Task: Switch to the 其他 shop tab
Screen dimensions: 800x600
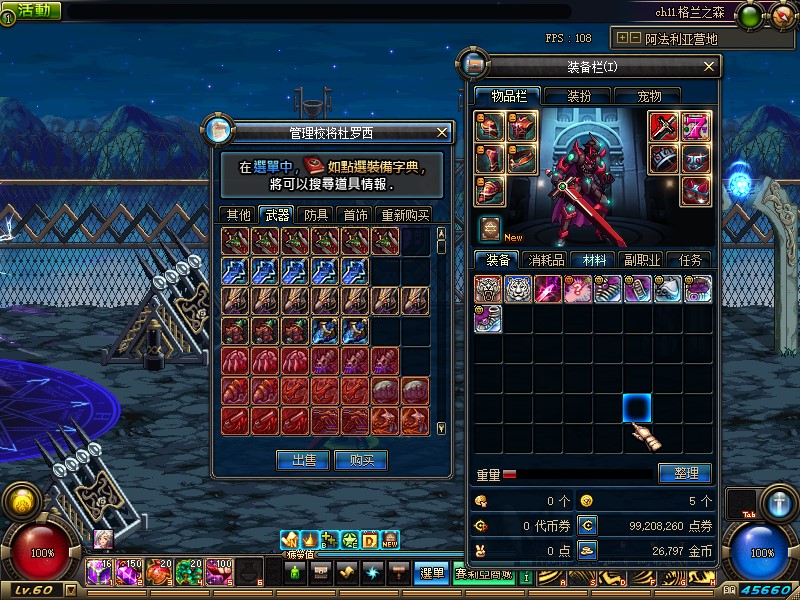Action: click(238, 214)
